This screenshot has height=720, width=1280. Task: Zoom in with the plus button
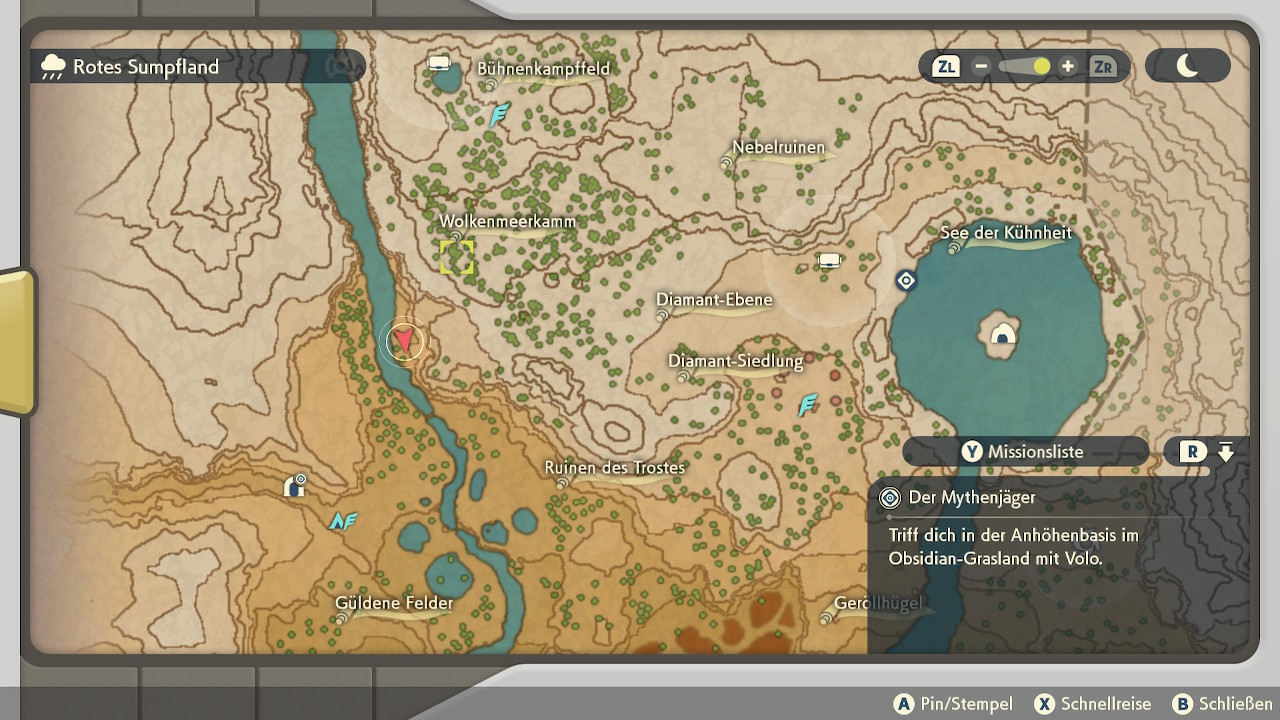coord(1068,67)
